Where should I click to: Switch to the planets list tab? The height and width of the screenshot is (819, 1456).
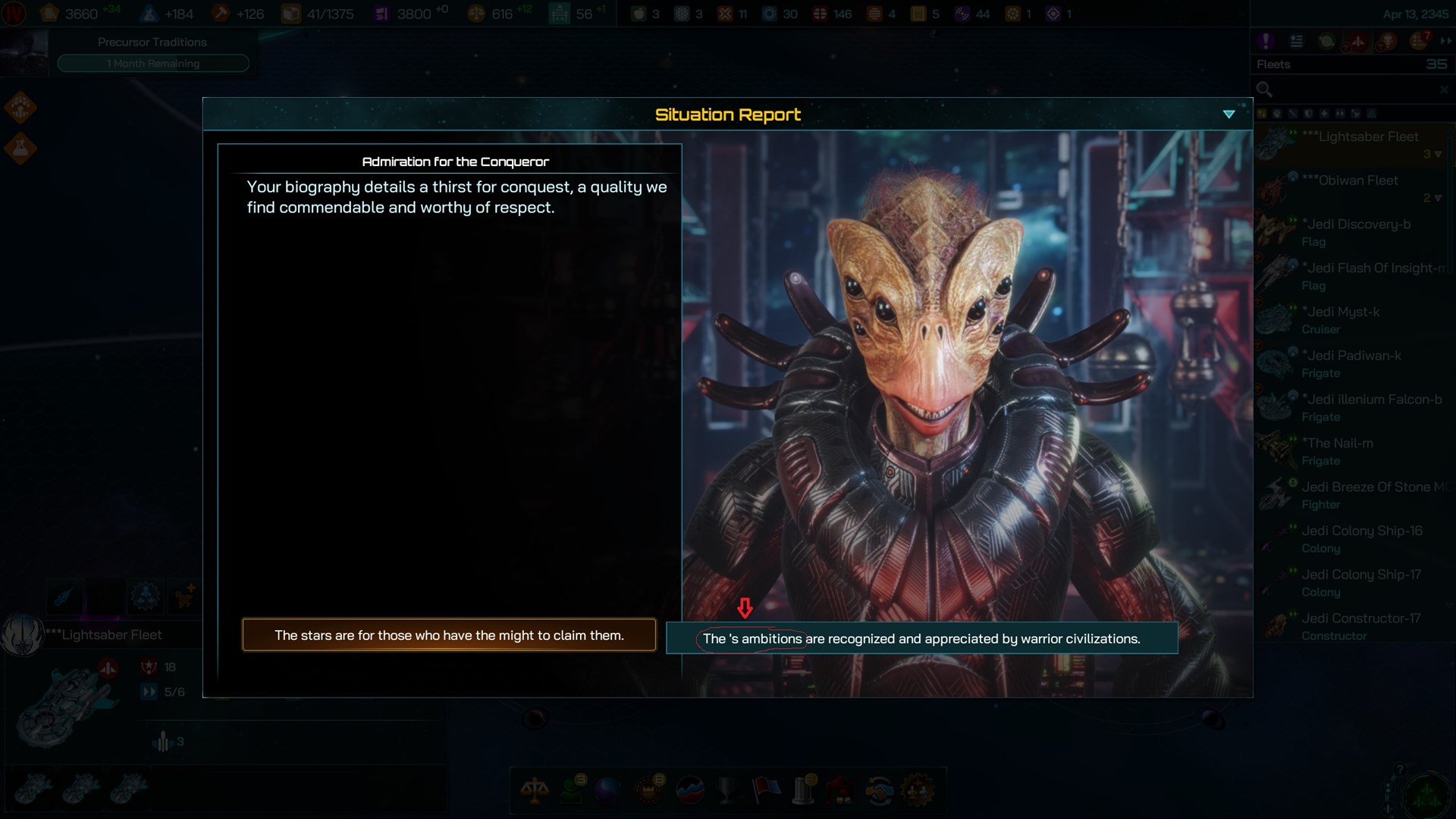pyautogui.click(x=1326, y=42)
